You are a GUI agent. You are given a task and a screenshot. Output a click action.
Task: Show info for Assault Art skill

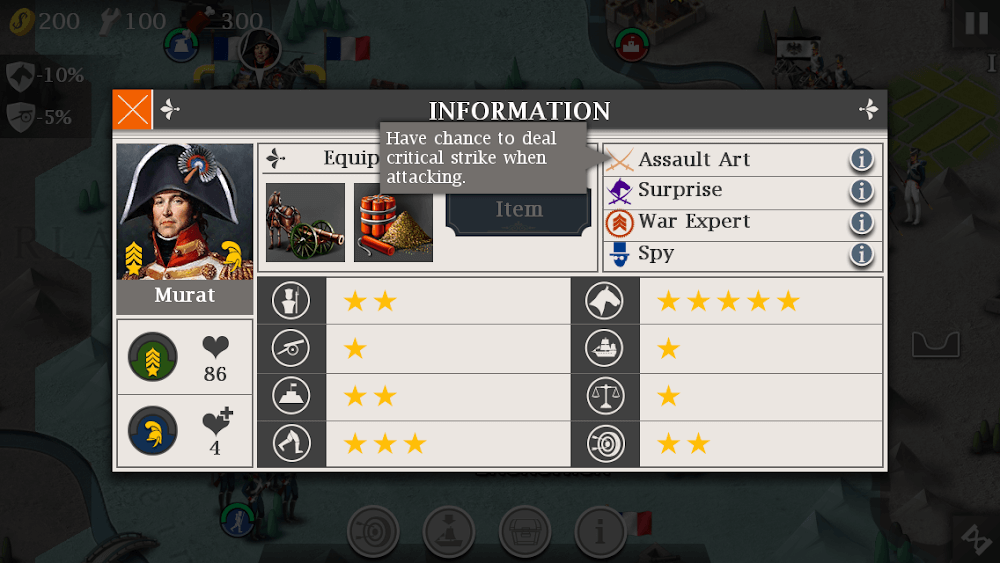click(862, 160)
